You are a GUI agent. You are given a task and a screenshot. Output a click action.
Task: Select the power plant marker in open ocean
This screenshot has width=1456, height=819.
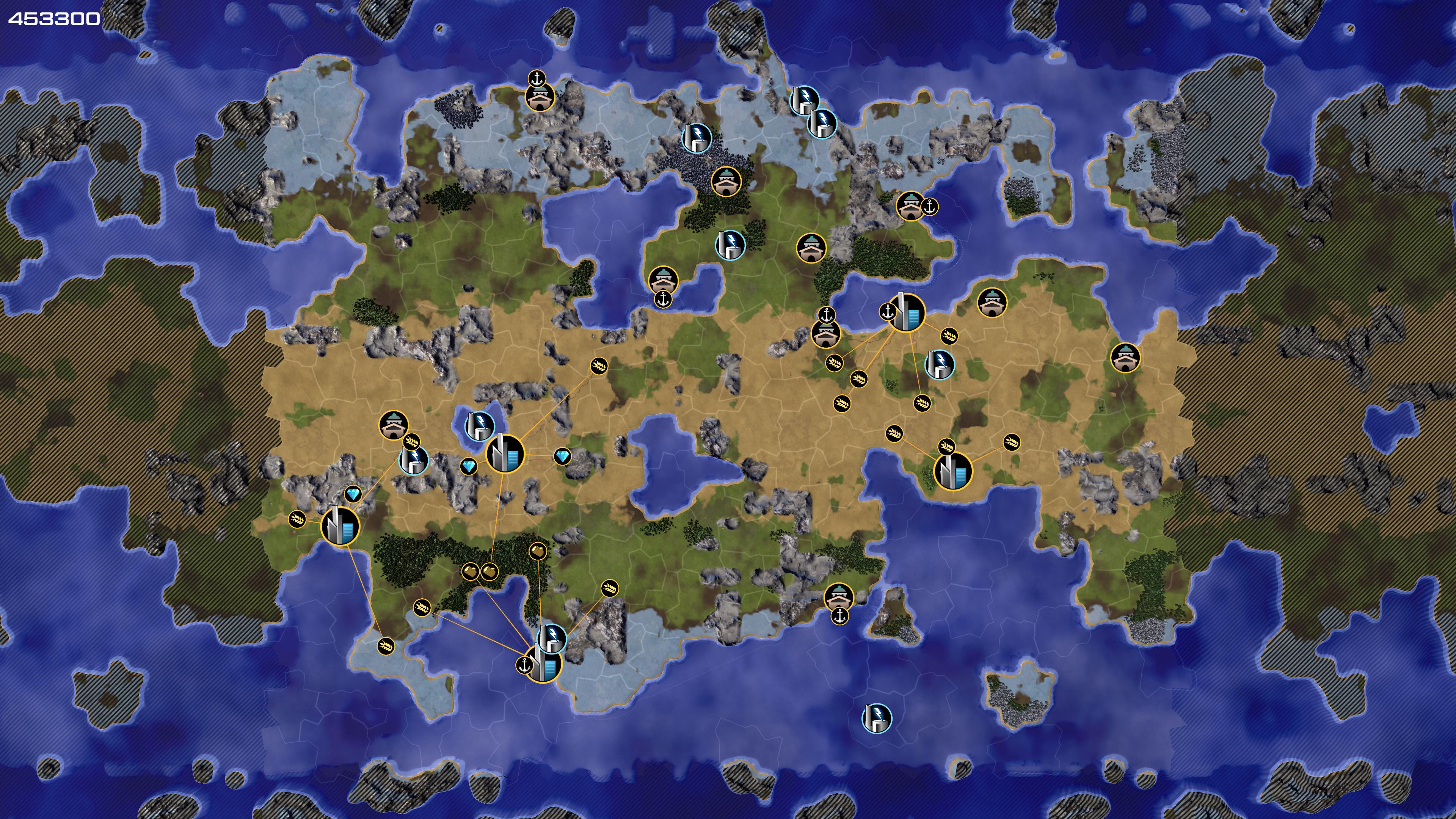[876, 718]
